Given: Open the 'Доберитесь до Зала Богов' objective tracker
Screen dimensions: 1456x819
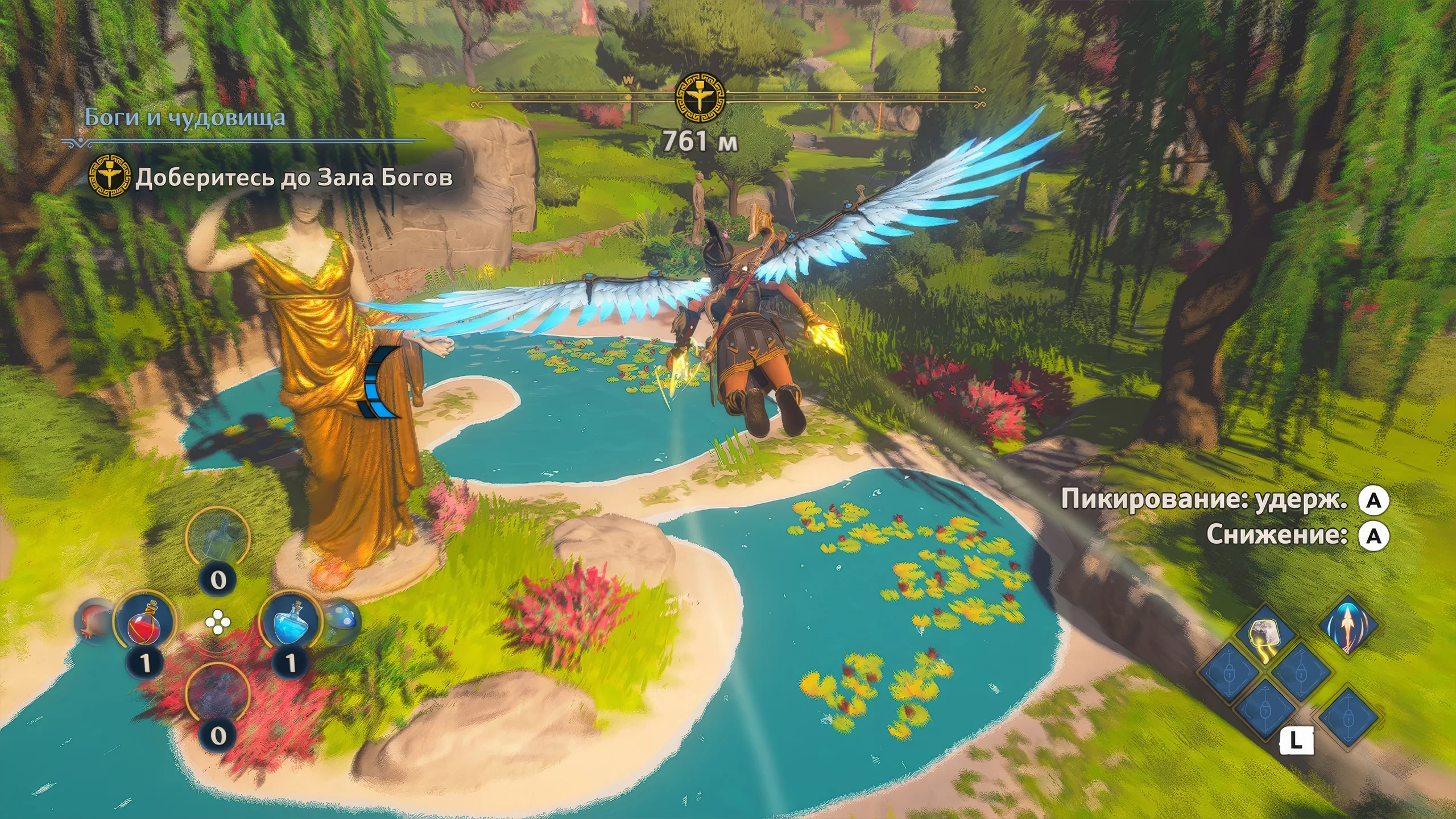Looking at the screenshot, I should pyautogui.click(x=293, y=178).
